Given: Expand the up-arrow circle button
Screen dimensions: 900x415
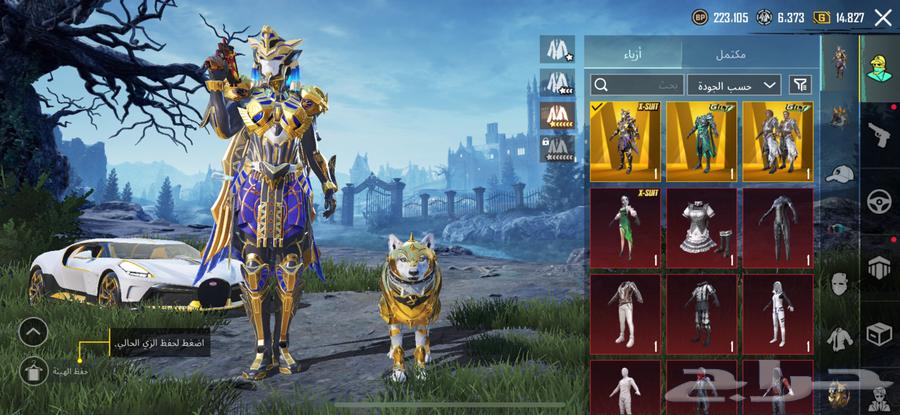Looking at the screenshot, I should click(33, 331).
